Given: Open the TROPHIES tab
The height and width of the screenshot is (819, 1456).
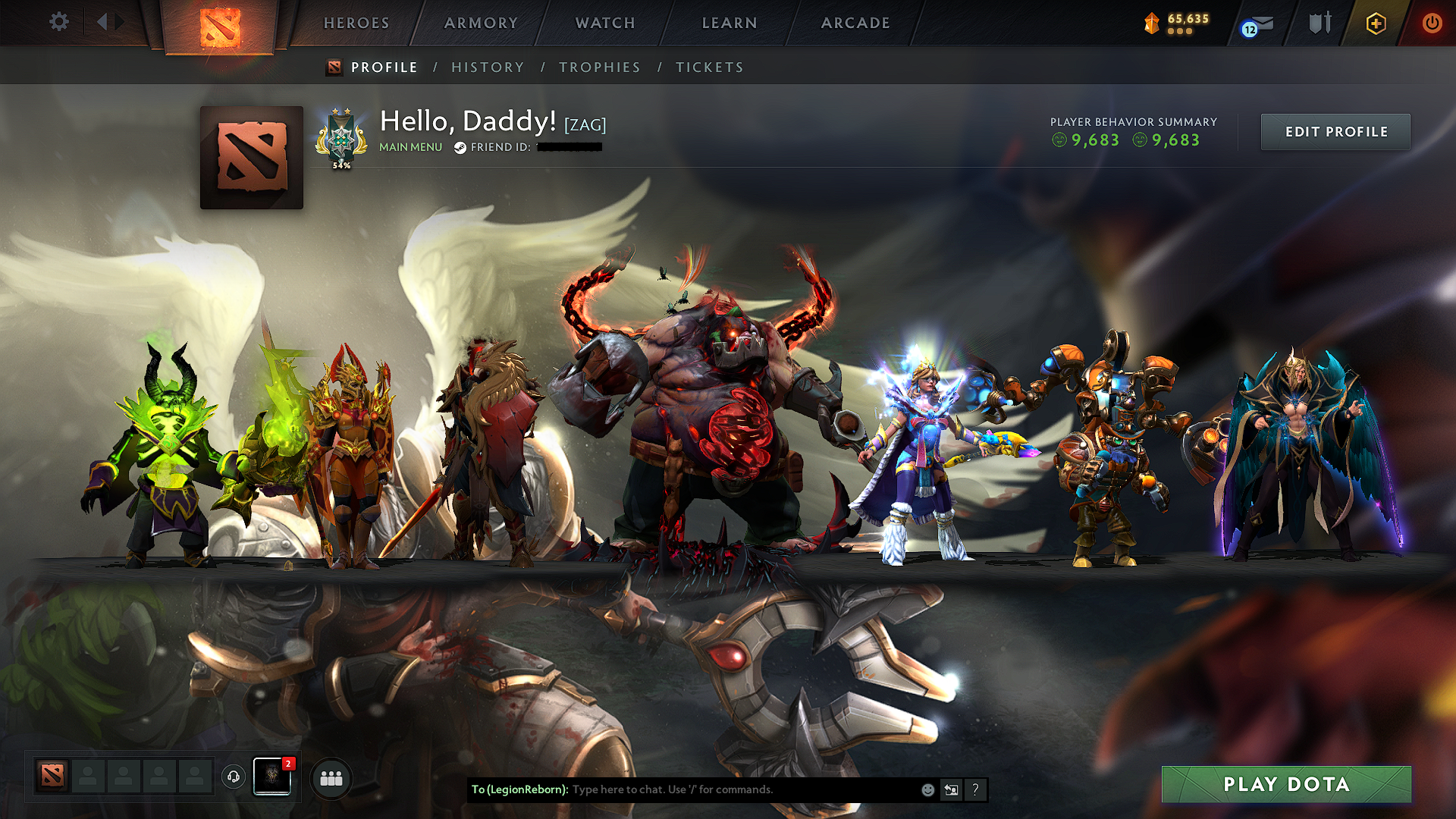Looking at the screenshot, I should click(600, 67).
